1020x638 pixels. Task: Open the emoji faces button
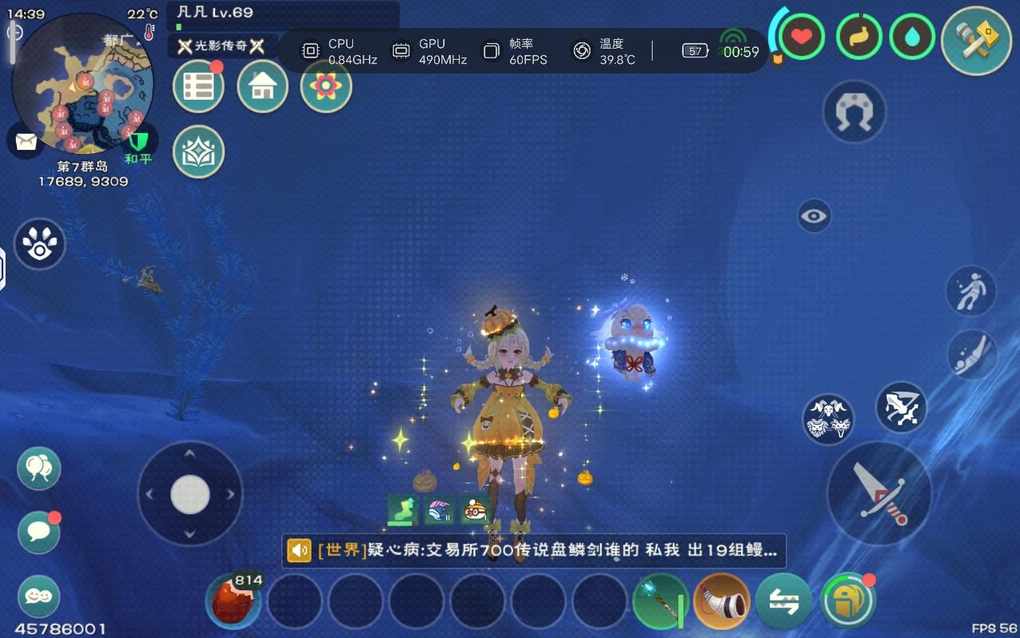39,596
